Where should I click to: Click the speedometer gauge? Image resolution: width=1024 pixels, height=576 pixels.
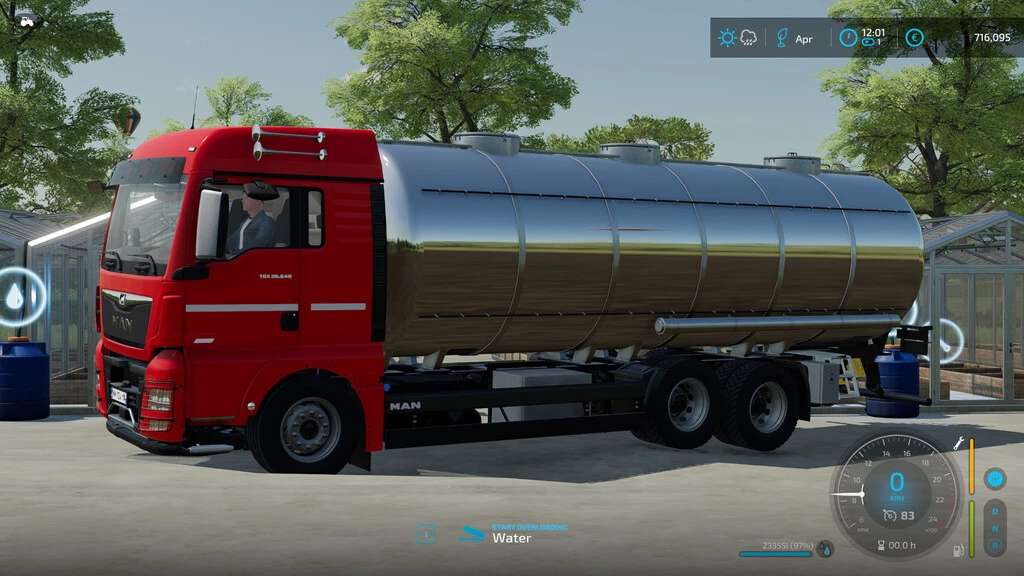[x=896, y=491]
